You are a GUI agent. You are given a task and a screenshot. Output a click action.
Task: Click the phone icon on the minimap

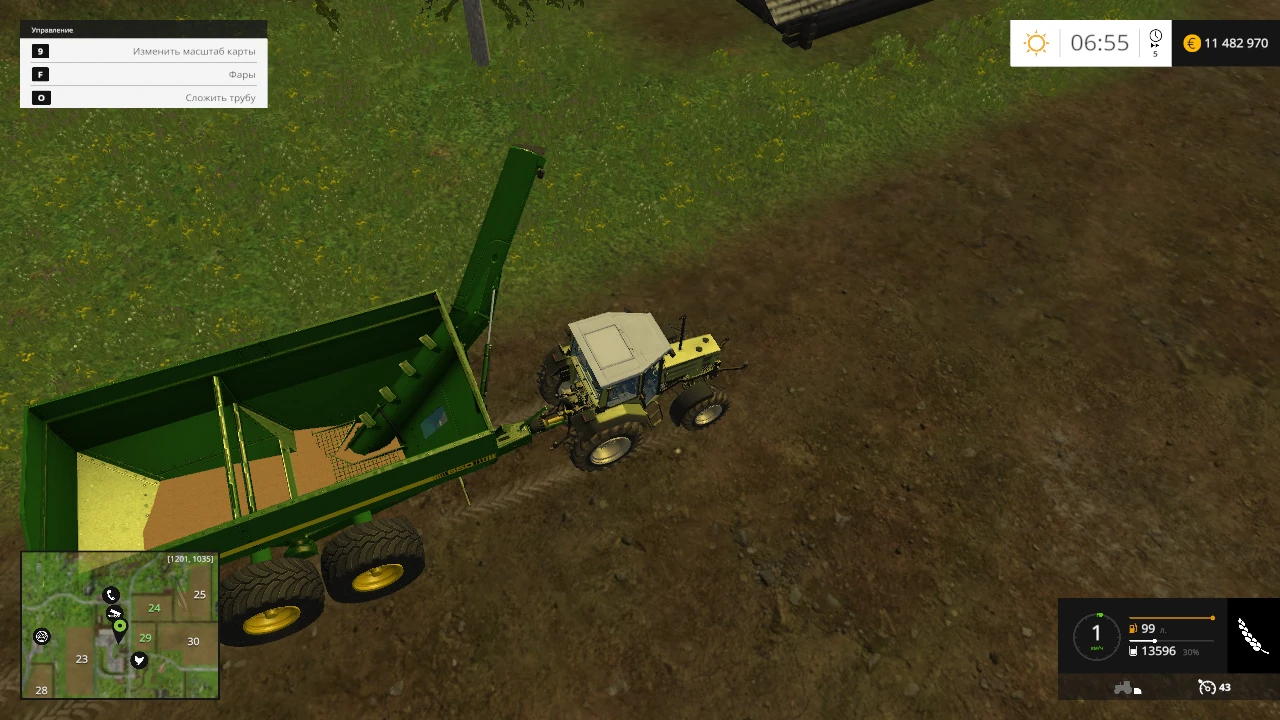click(x=111, y=595)
